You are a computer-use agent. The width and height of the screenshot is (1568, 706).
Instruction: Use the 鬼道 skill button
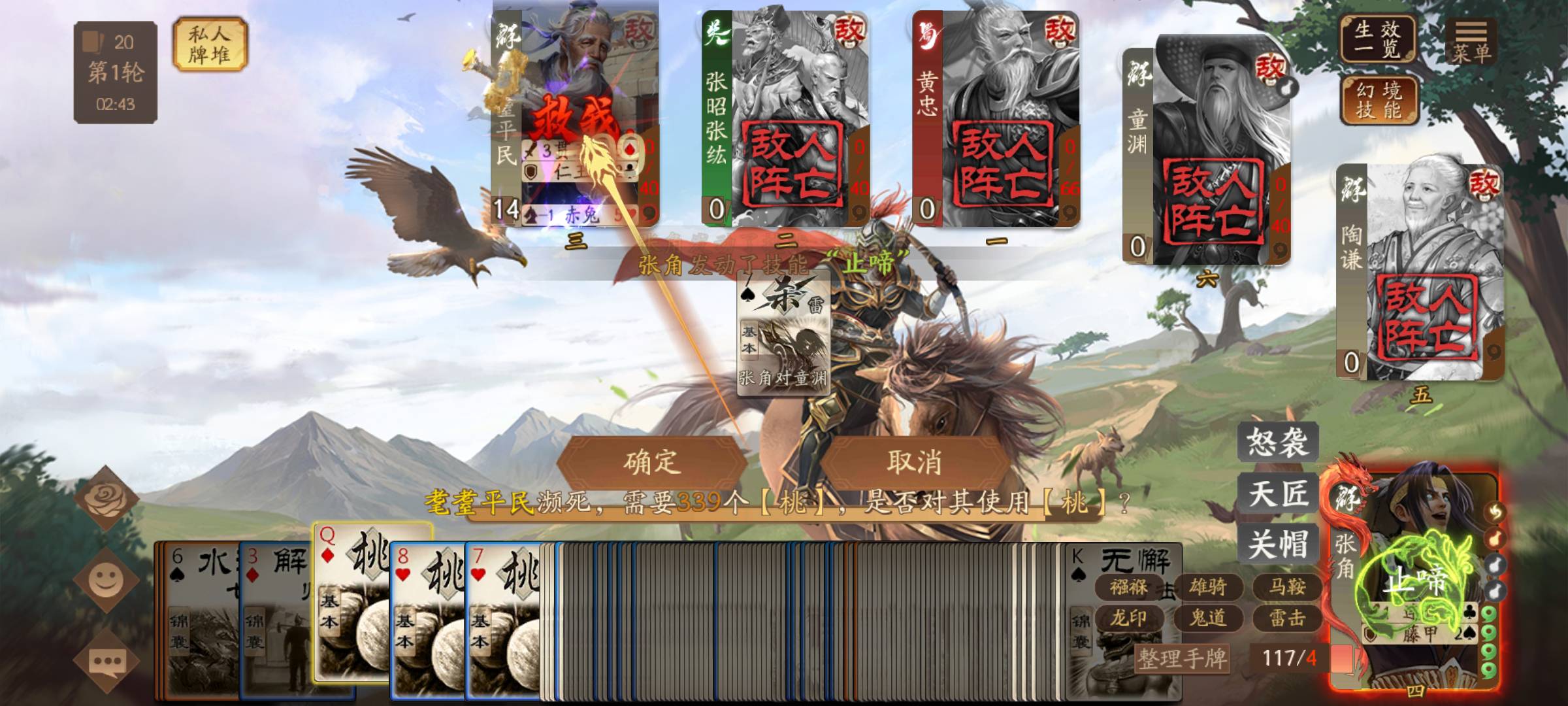(x=1207, y=617)
